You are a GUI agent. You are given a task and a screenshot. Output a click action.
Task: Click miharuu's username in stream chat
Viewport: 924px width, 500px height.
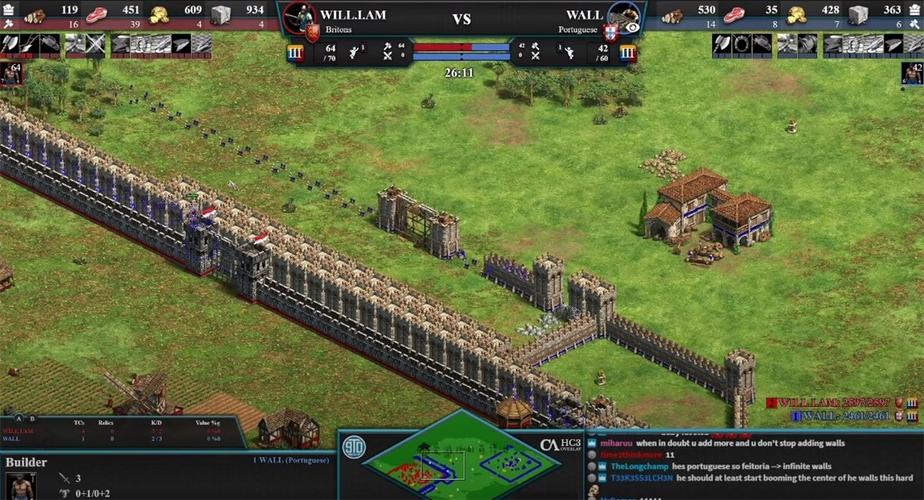point(616,443)
